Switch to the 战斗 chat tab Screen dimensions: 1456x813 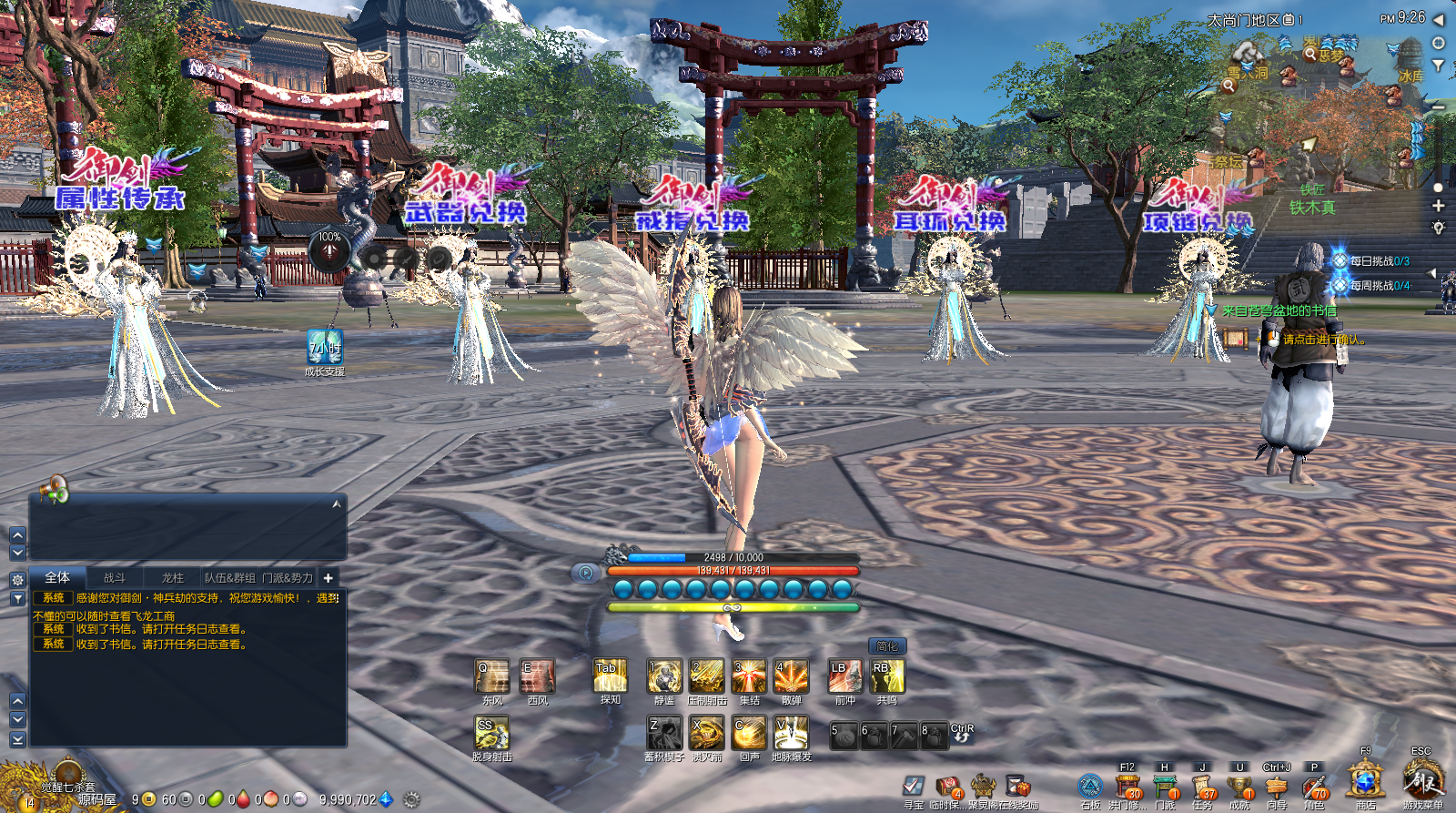point(114,576)
